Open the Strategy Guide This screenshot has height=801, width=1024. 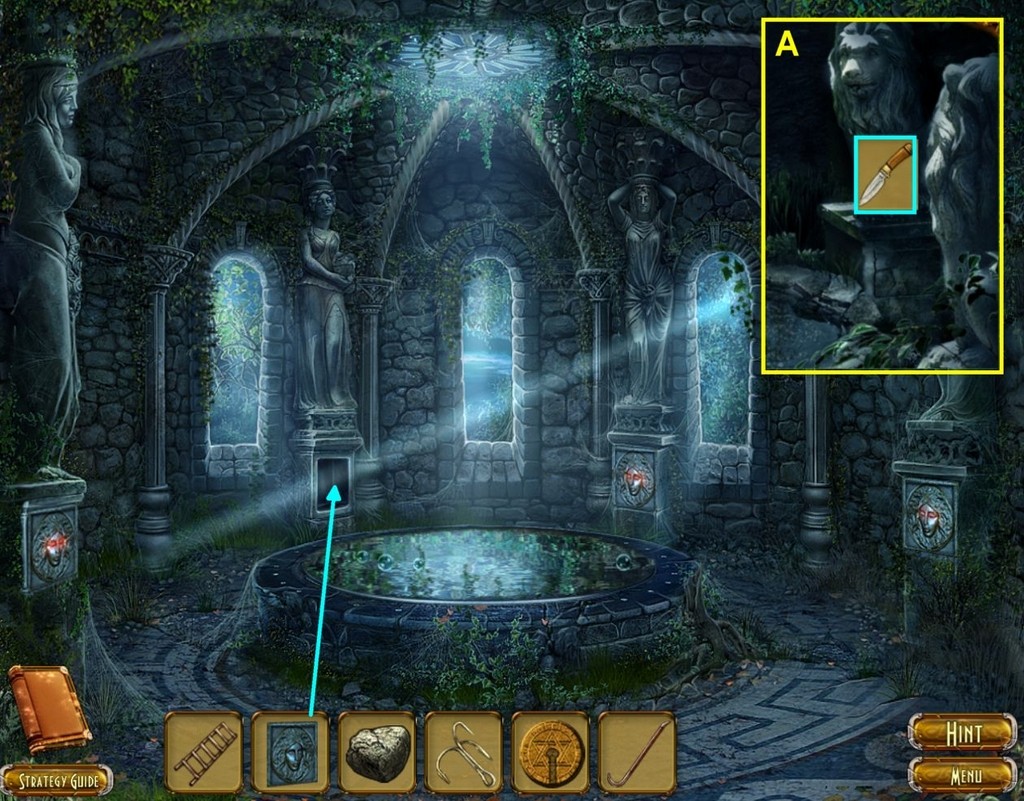pyautogui.click(x=57, y=779)
